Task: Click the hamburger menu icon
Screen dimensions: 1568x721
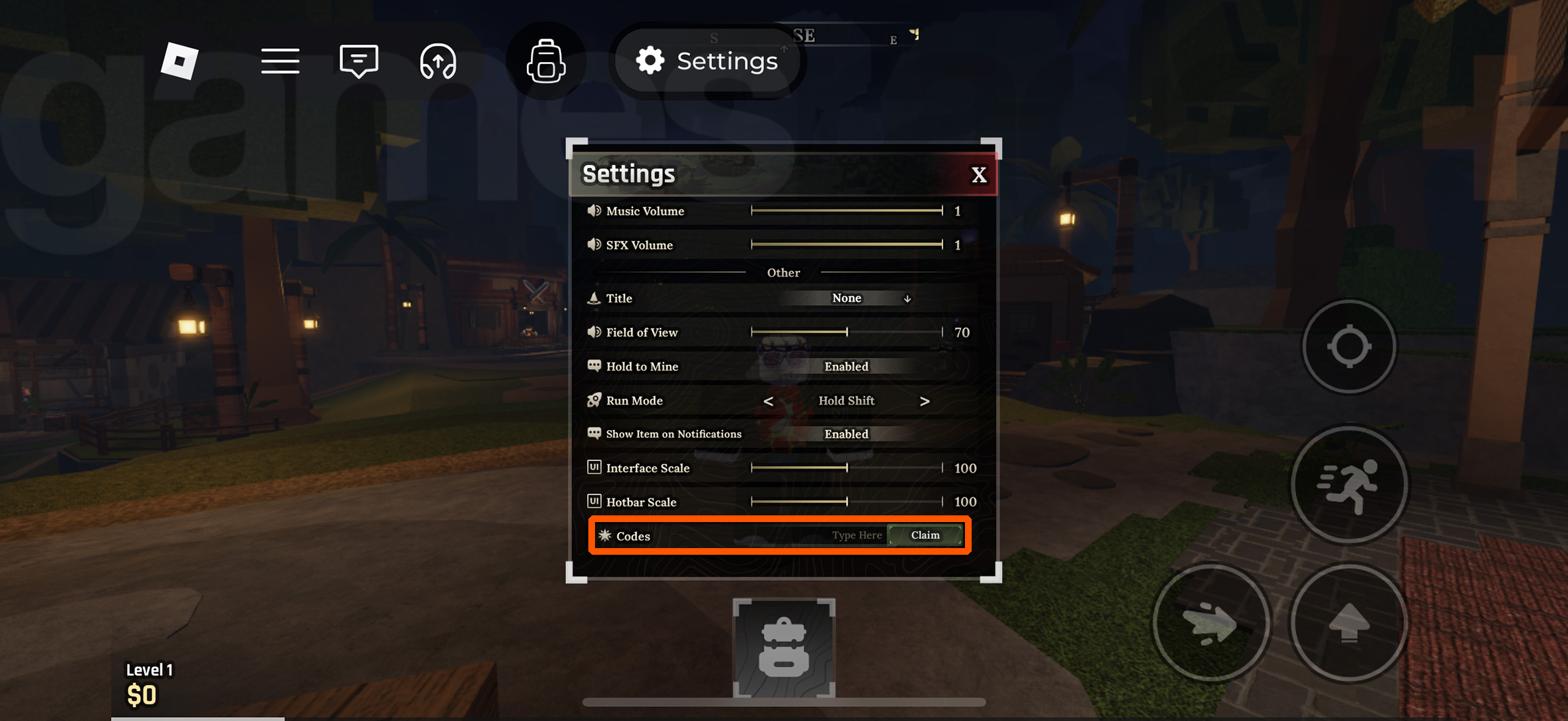Action: [x=280, y=61]
